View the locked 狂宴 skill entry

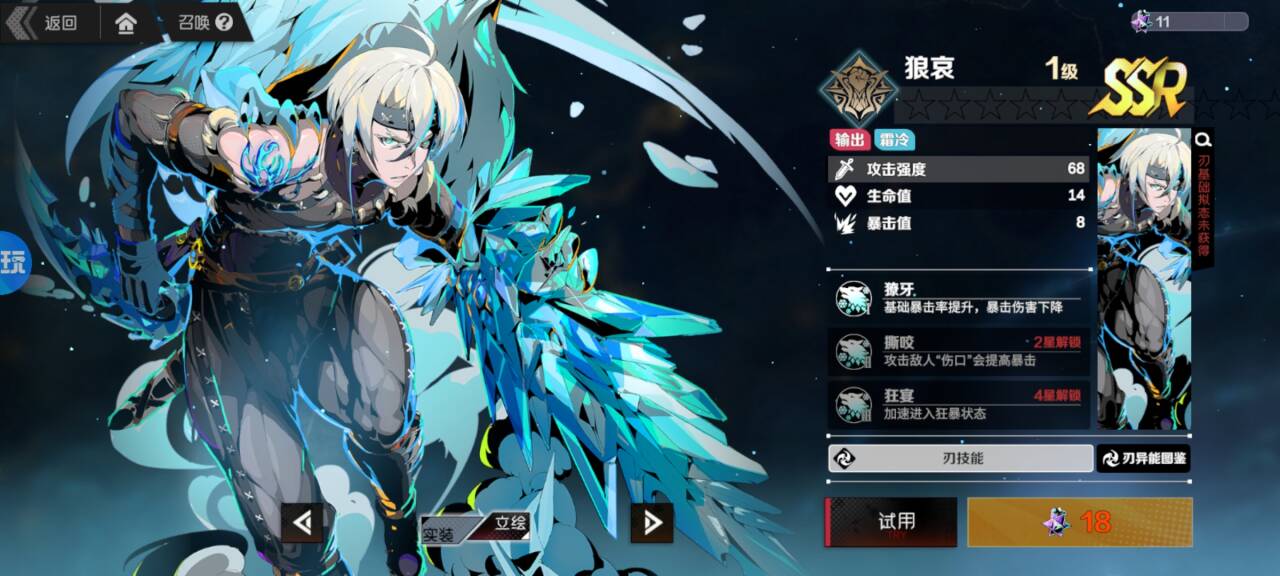click(x=959, y=404)
